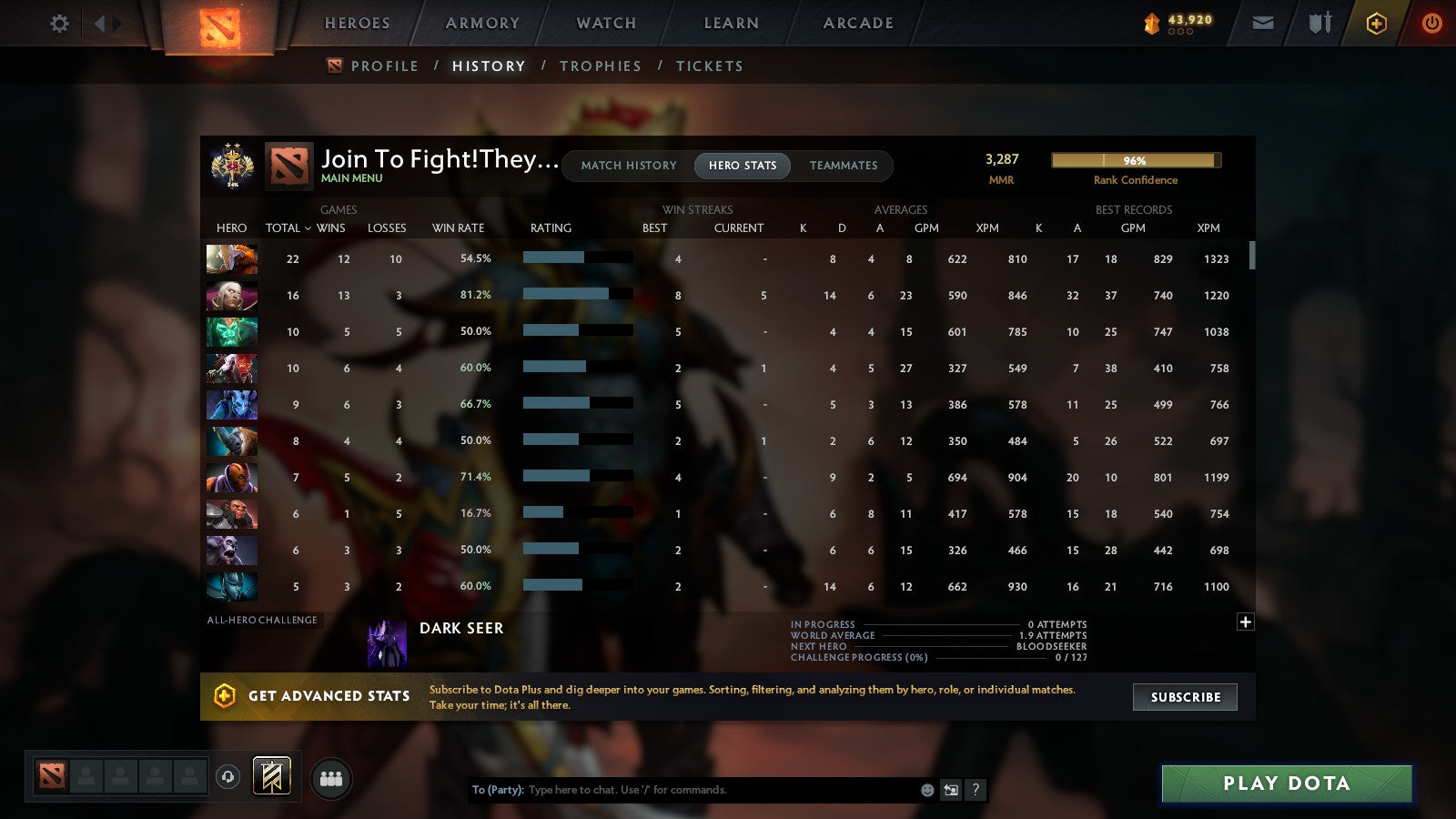Open the Trophies tab
1456x819 pixels.
click(601, 66)
